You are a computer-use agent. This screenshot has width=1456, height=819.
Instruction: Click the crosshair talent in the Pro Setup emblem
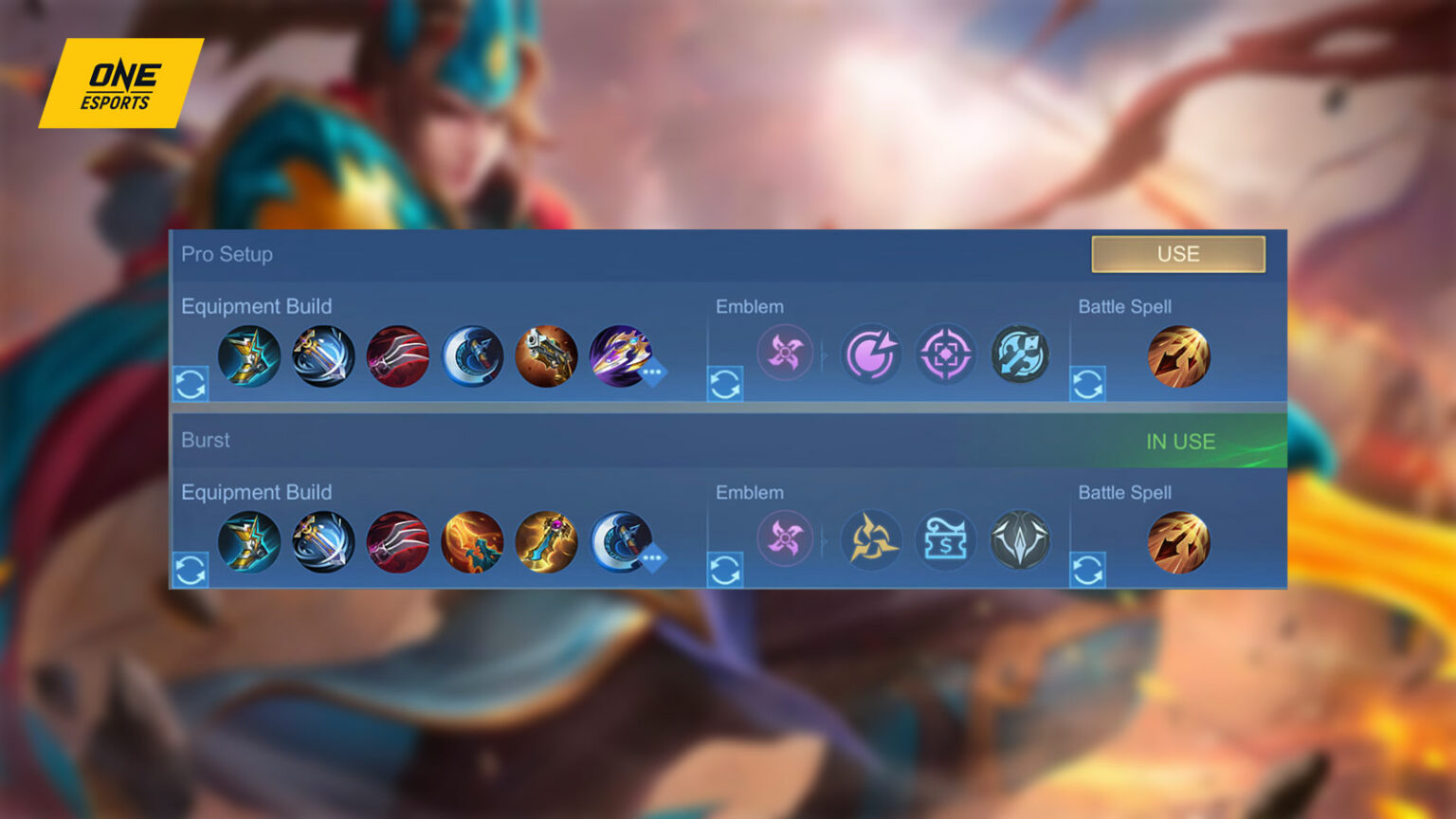click(x=945, y=354)
